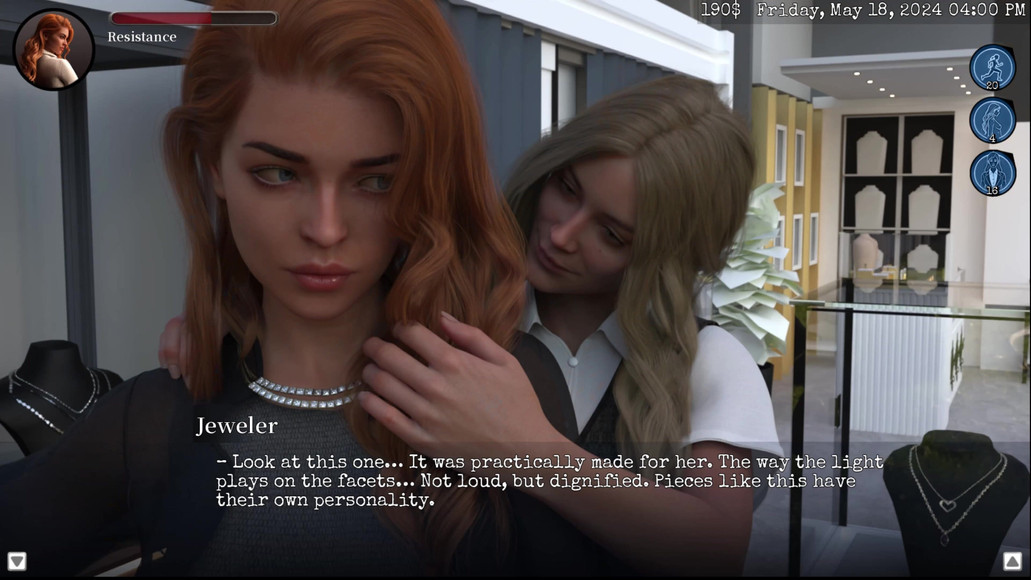
Task: Select the running woman stat icon
Action: 992,68
